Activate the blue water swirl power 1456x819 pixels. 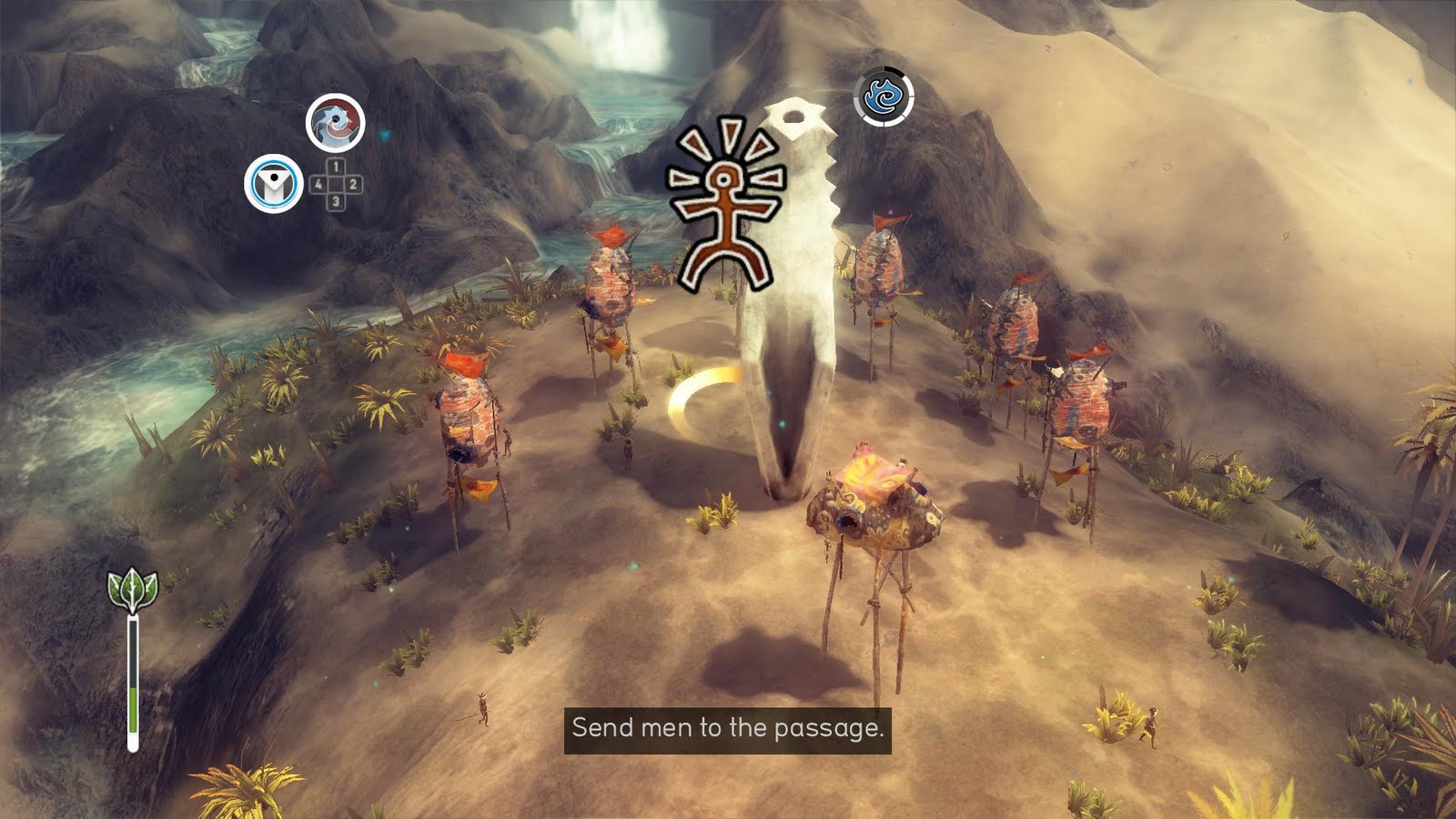884,96
